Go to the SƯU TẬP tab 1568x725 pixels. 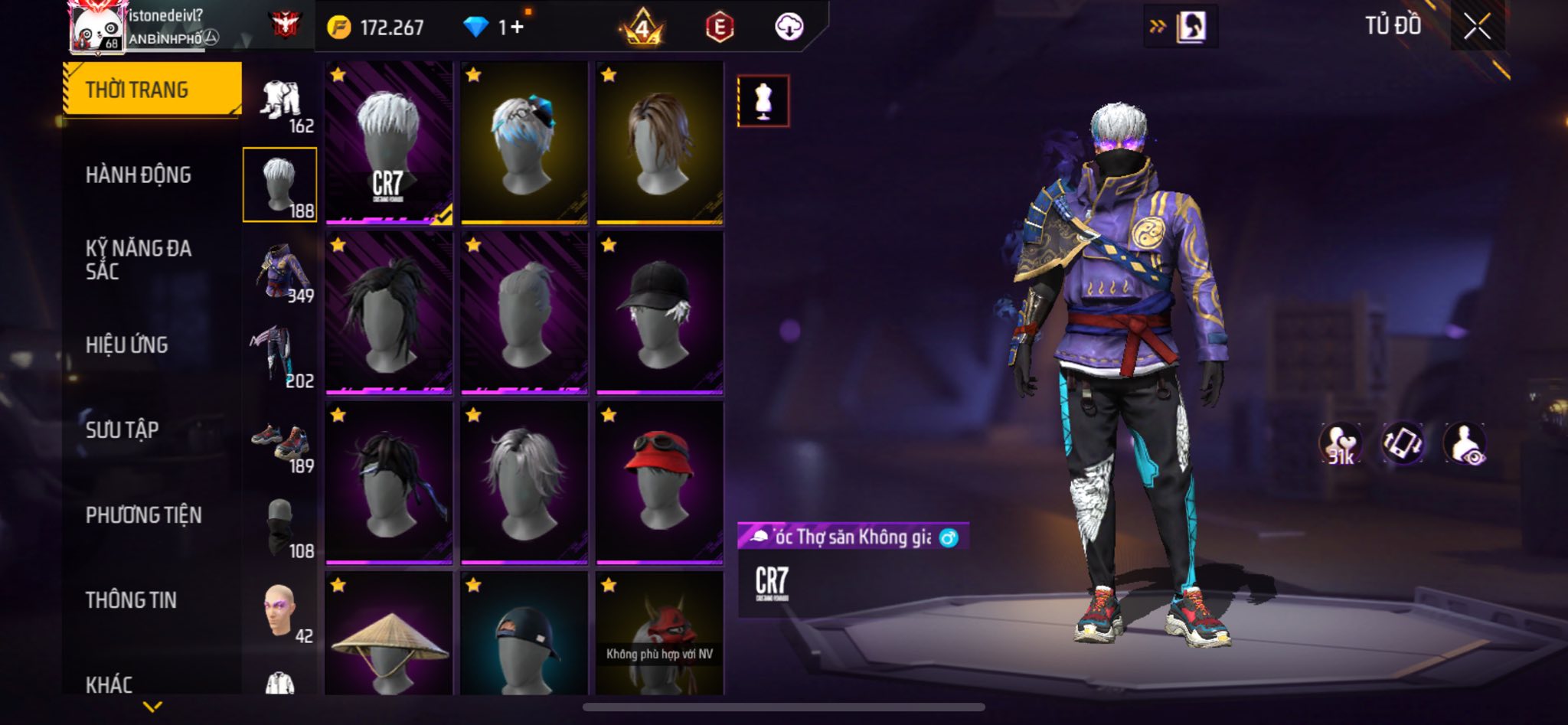click(x=122, y=430)
